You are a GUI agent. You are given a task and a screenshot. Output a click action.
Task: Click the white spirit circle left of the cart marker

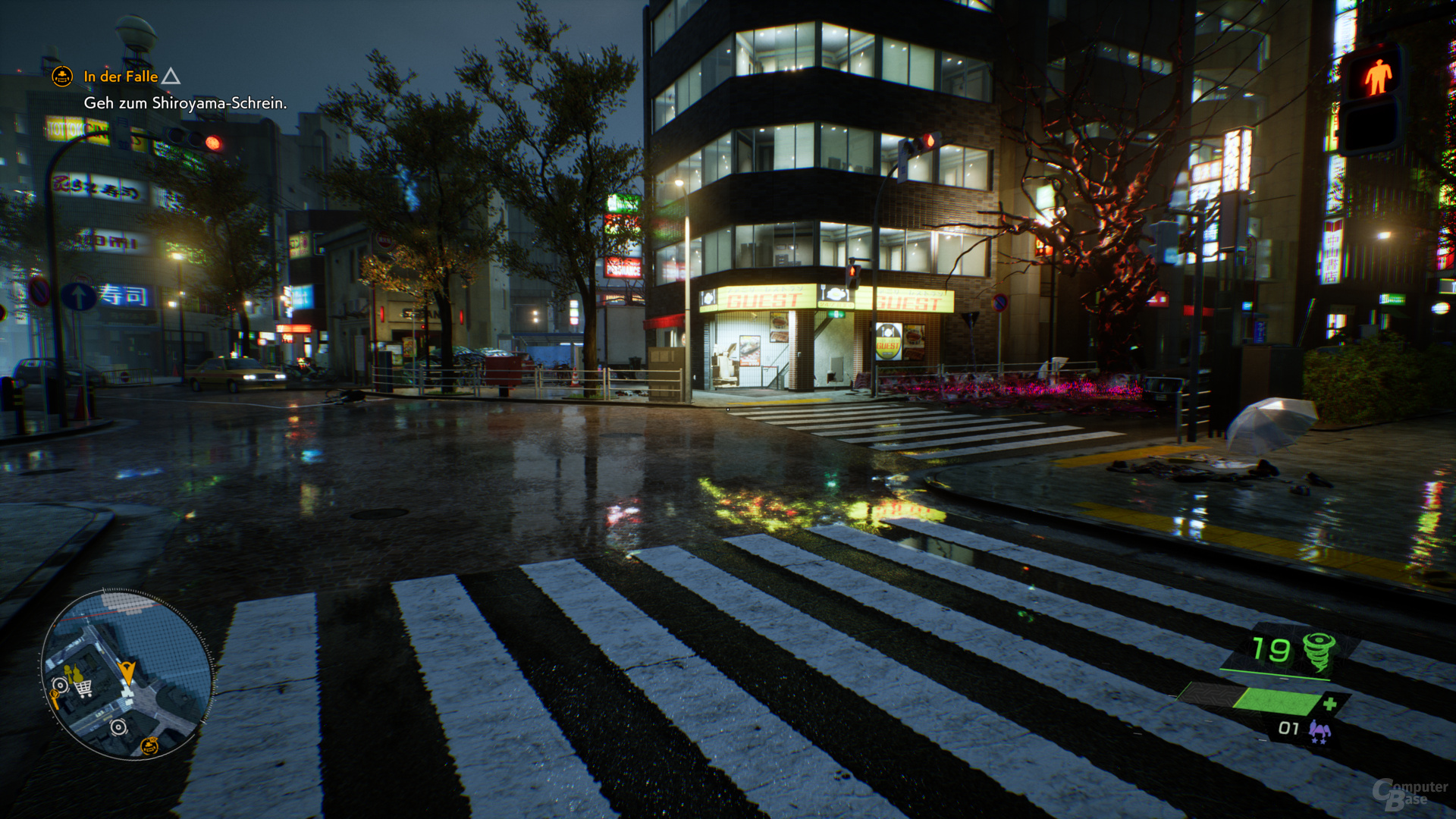[x=61, y=686]
